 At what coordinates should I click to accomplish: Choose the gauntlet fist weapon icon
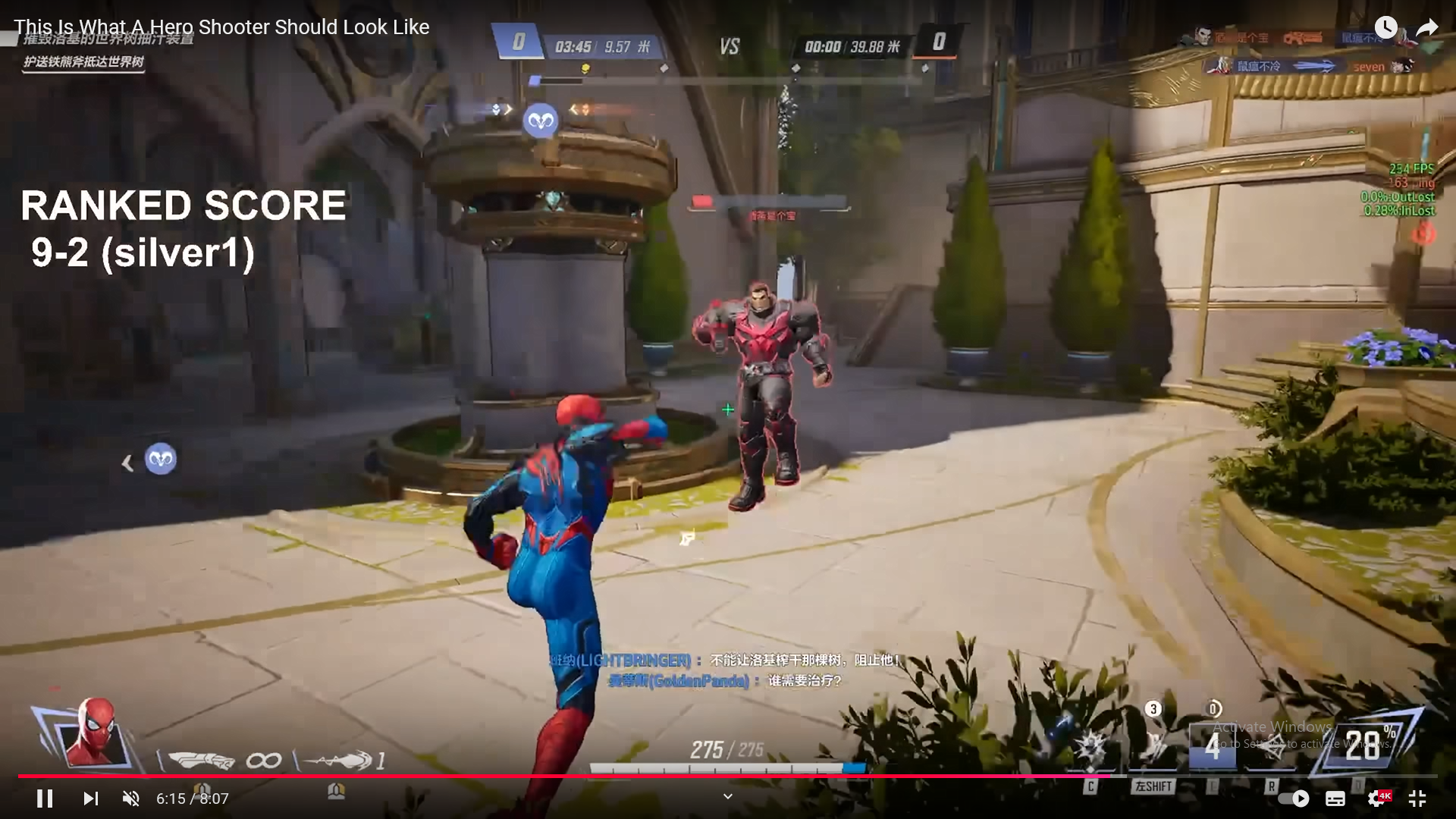coord(201,759)
